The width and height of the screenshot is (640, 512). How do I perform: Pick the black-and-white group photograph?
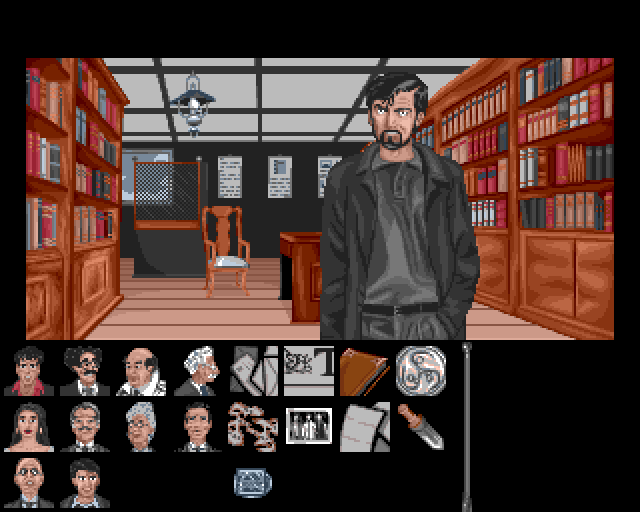click(308, 427)
